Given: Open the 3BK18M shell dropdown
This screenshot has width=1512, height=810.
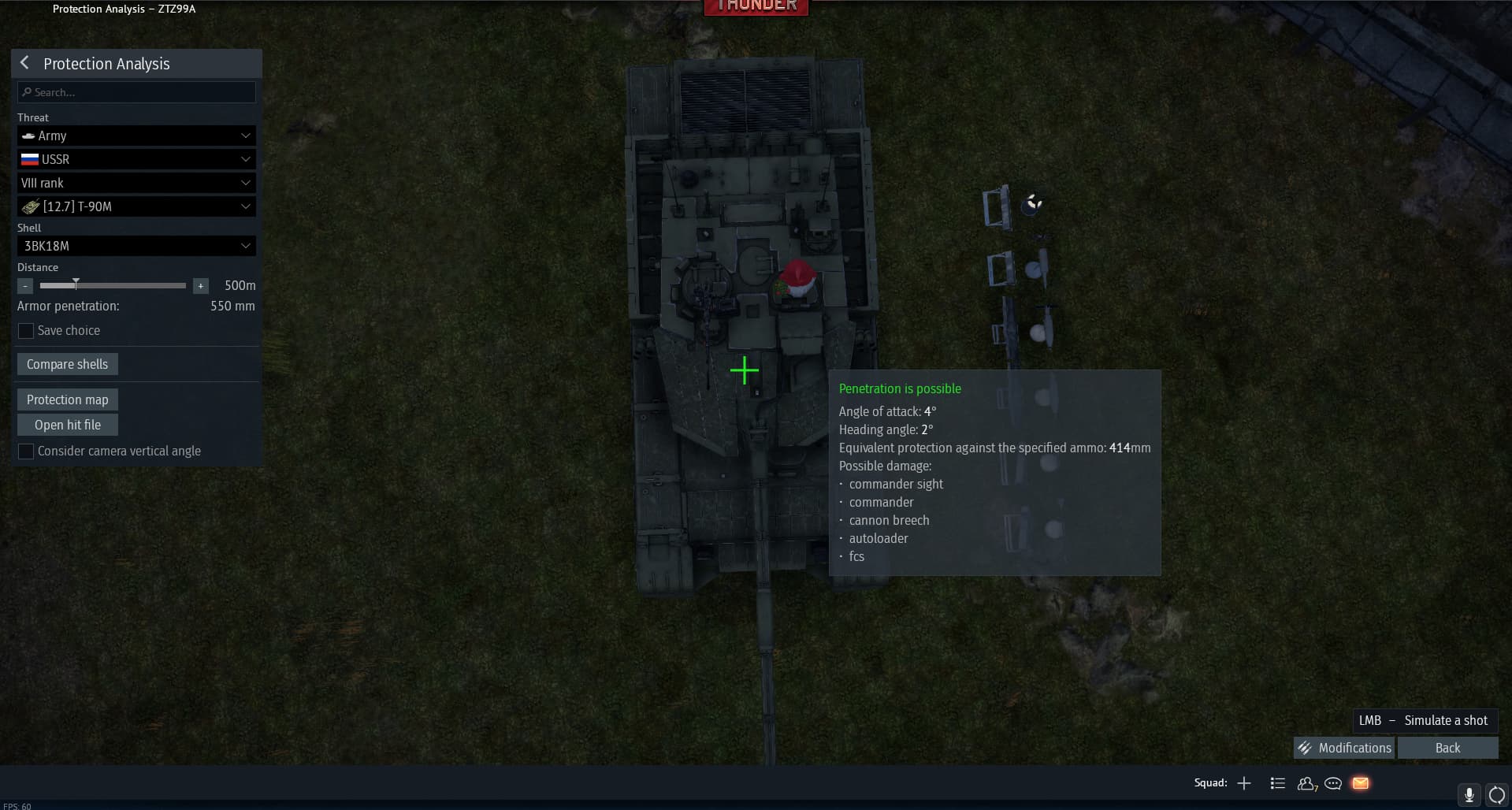Looking at the screenshot, I should pyautogui.click(x=136, y=246).
